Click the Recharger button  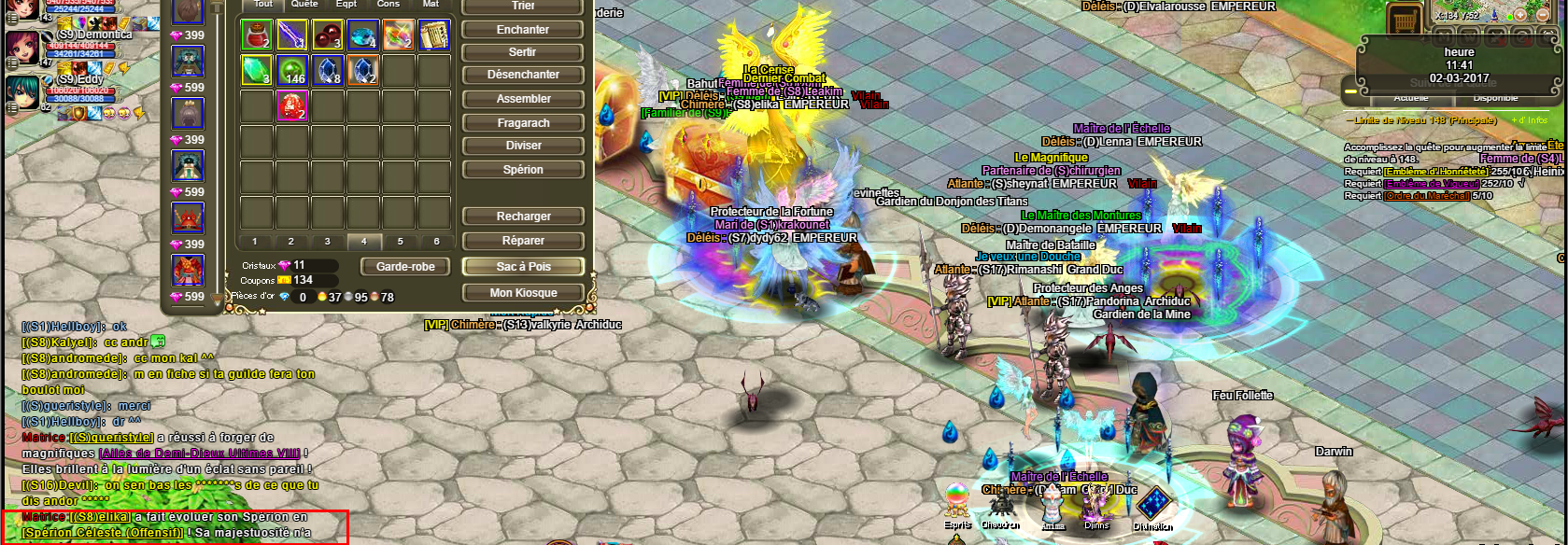[523, 217]
